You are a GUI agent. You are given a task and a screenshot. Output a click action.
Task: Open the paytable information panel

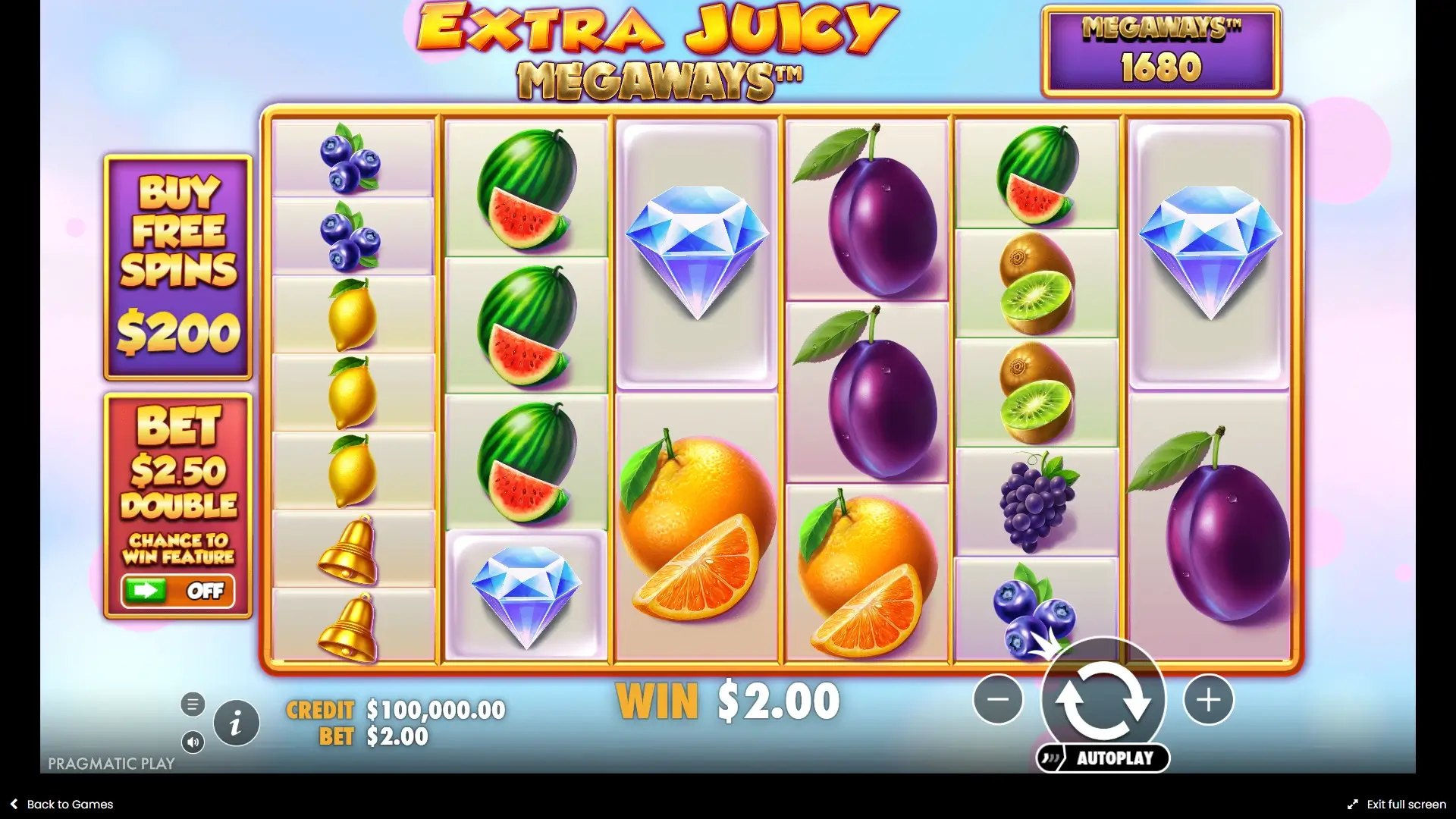point(235,721)
